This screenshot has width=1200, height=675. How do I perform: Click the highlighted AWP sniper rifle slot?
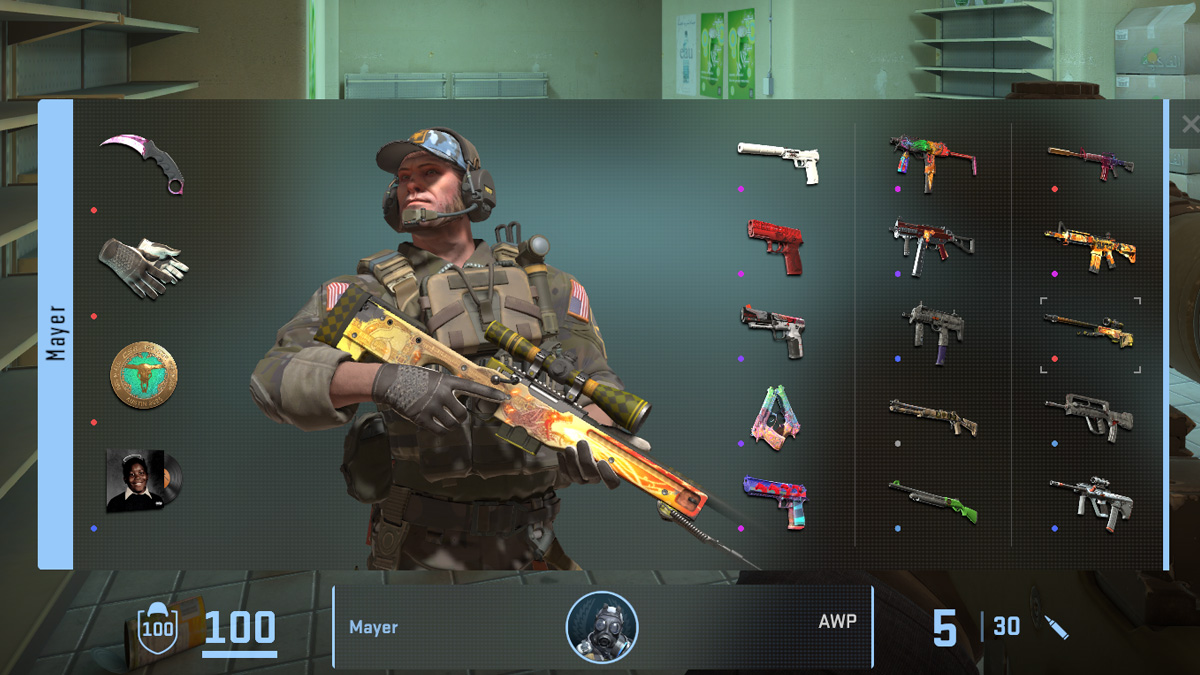(x=1089, y=332)
